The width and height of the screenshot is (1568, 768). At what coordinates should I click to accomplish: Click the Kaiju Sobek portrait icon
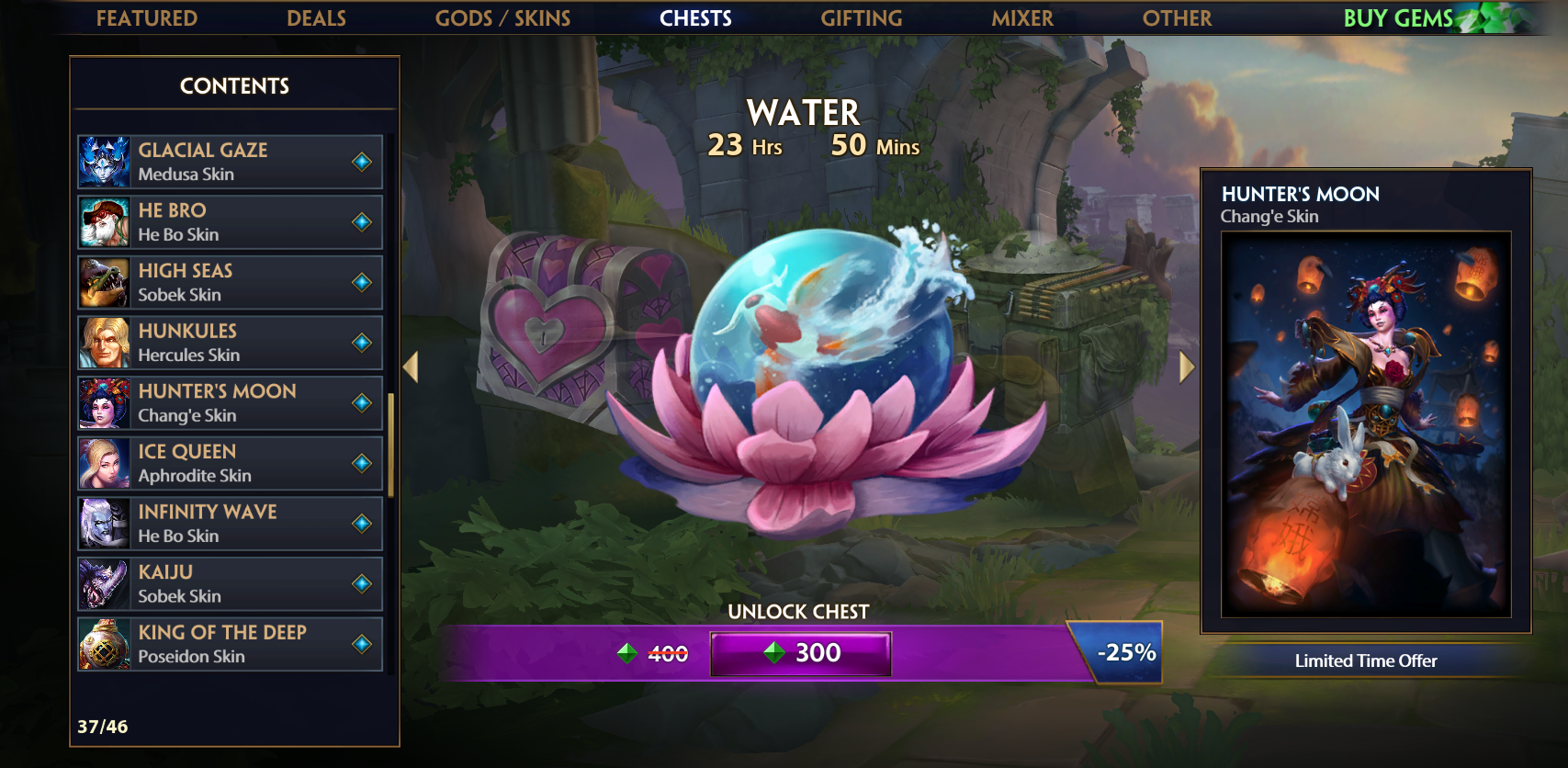106,583
